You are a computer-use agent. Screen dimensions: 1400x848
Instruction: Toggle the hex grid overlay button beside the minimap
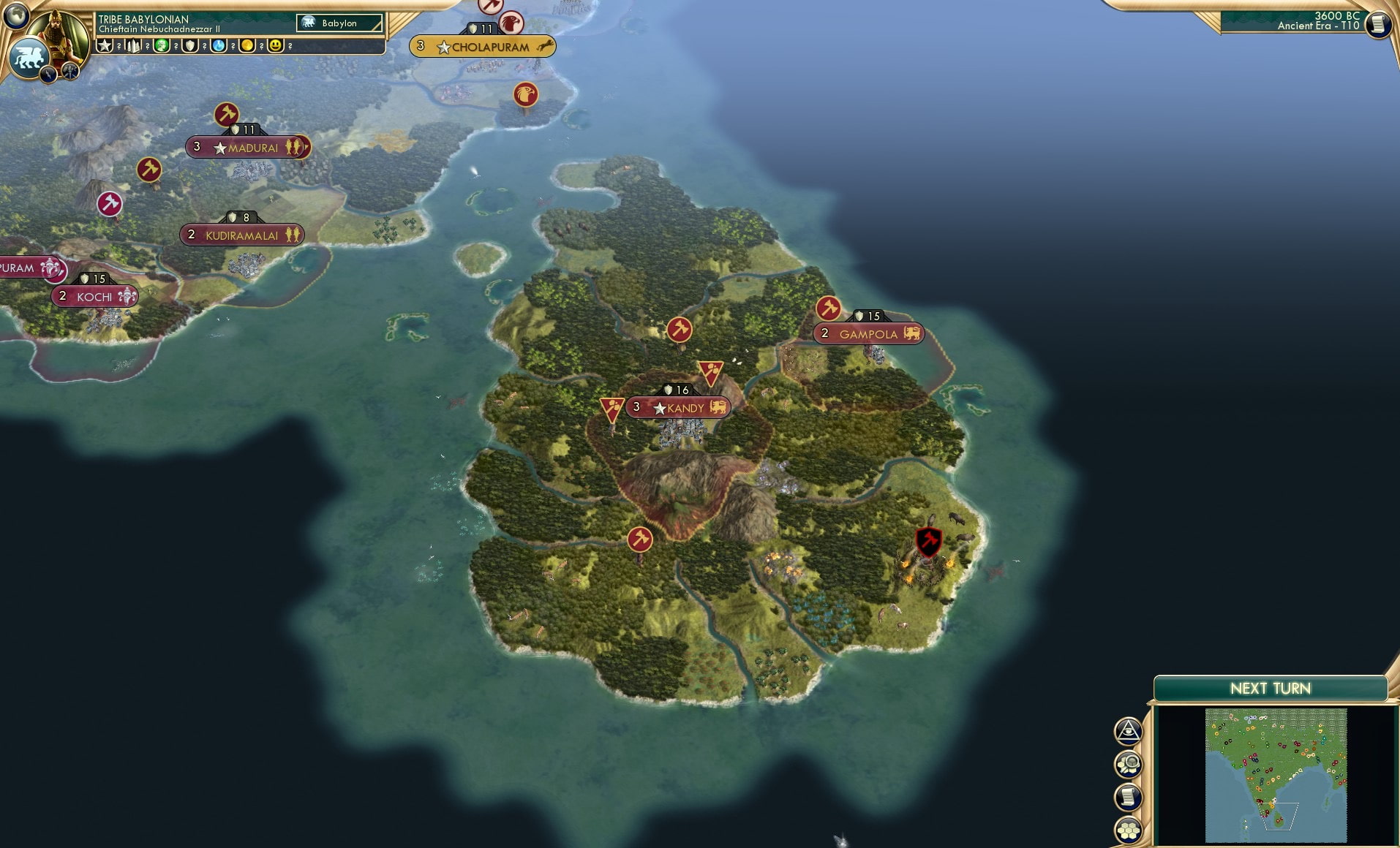[x=1129, y=832]
